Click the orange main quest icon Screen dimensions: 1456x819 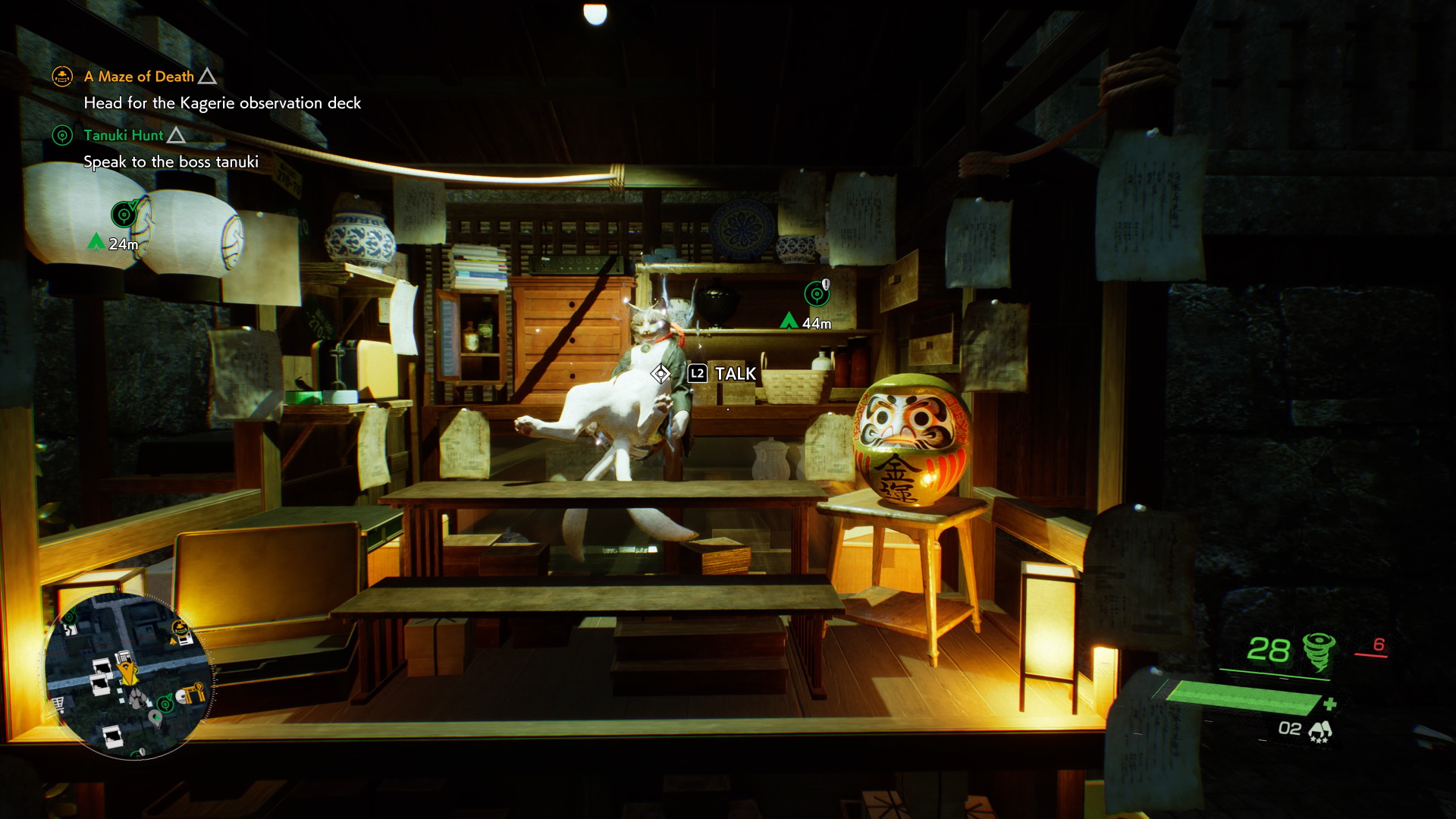pos(62,77)
